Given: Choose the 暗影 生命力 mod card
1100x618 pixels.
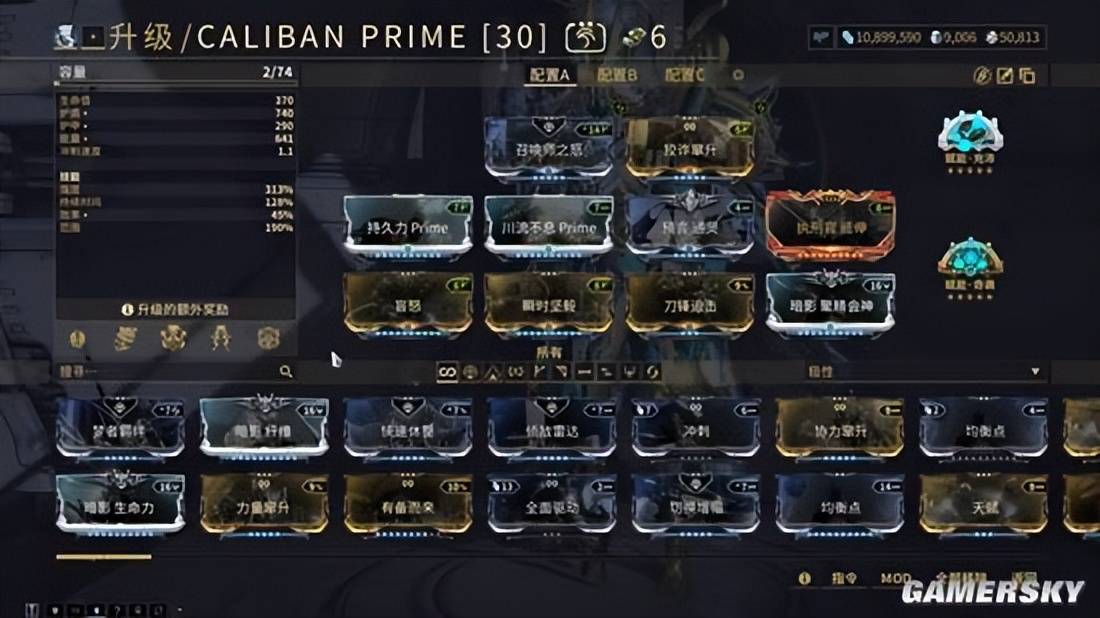Looking at the screenshot, I should coord(121,504).
